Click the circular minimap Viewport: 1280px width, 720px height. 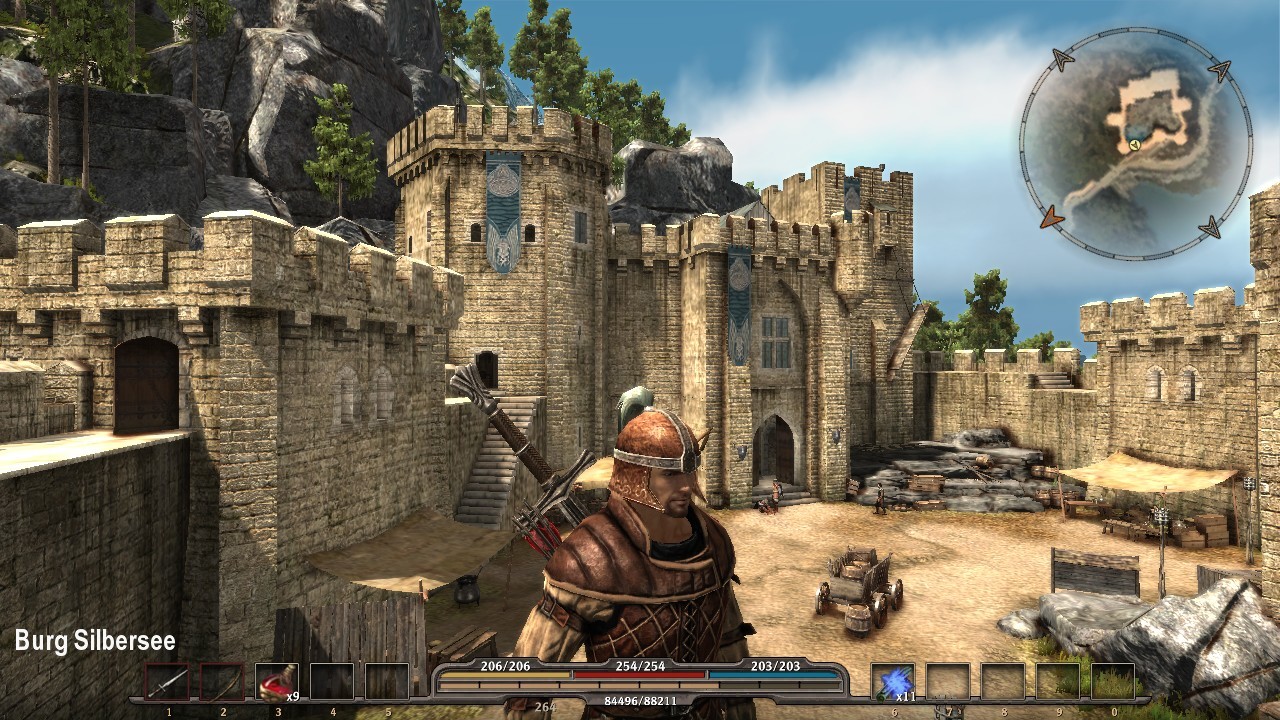1135,146
